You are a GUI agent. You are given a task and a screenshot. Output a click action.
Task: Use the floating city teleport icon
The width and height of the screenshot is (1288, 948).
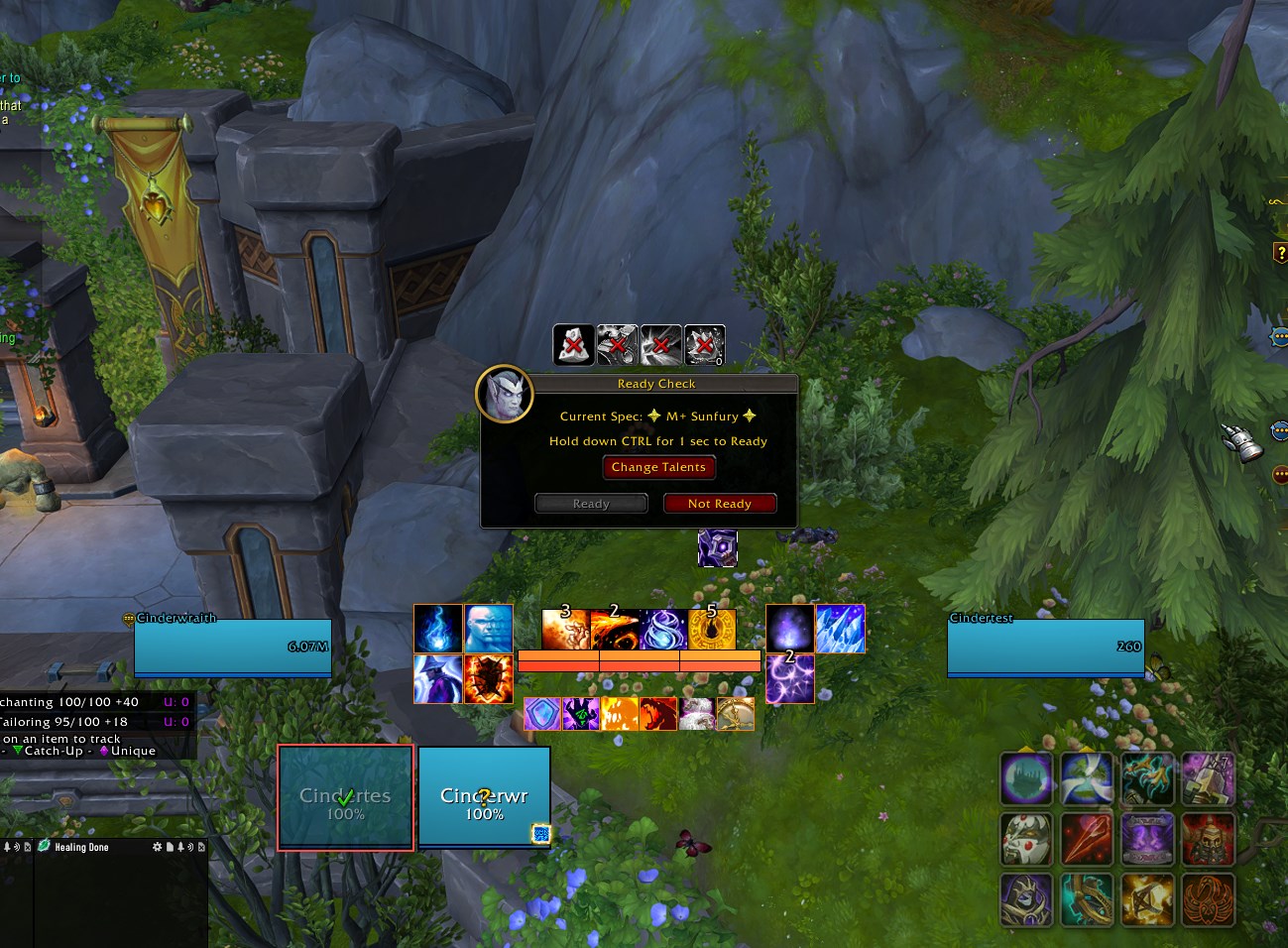click(1025, 778)
